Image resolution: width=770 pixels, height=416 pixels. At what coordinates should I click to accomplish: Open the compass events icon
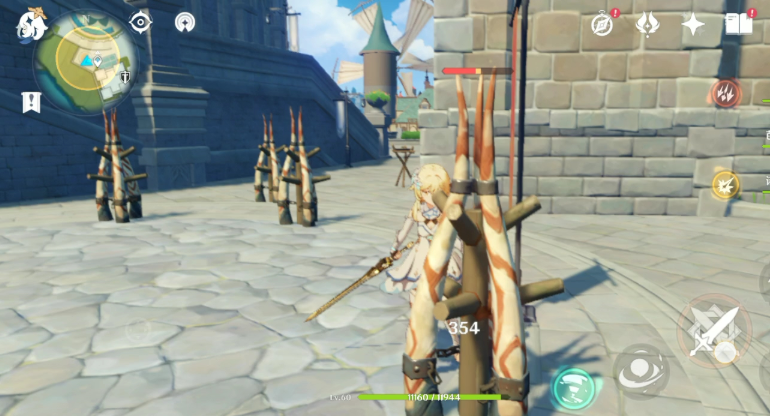[x=602, y=24]
